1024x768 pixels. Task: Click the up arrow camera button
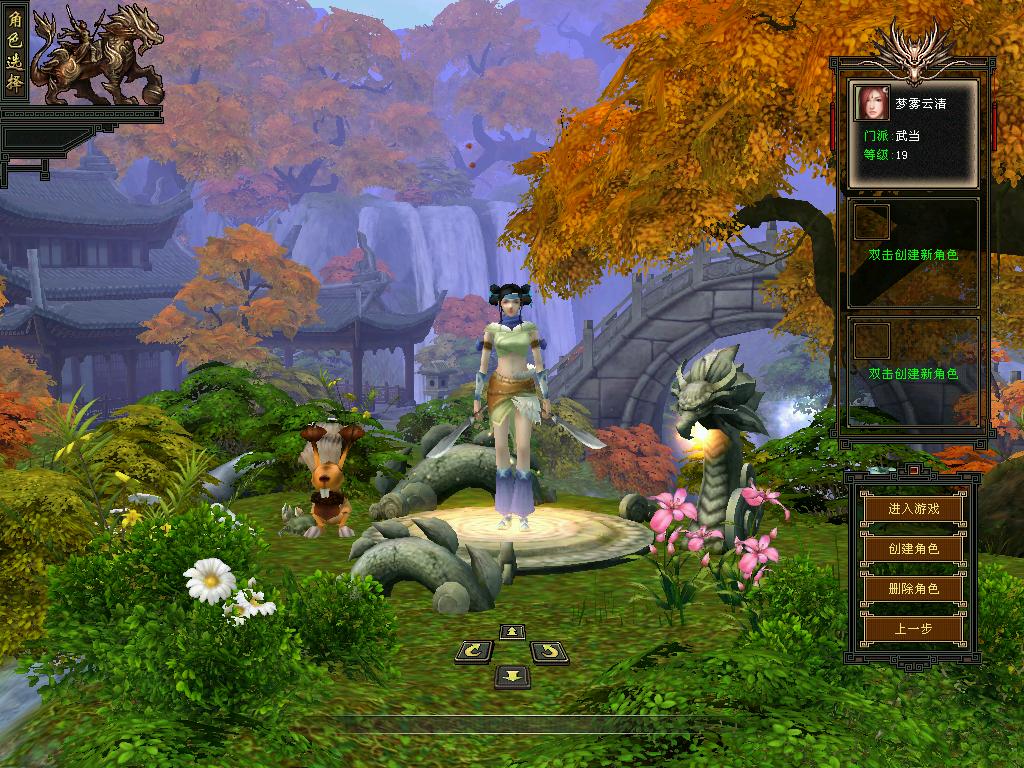pyautogui.click(x=512, y=631)
